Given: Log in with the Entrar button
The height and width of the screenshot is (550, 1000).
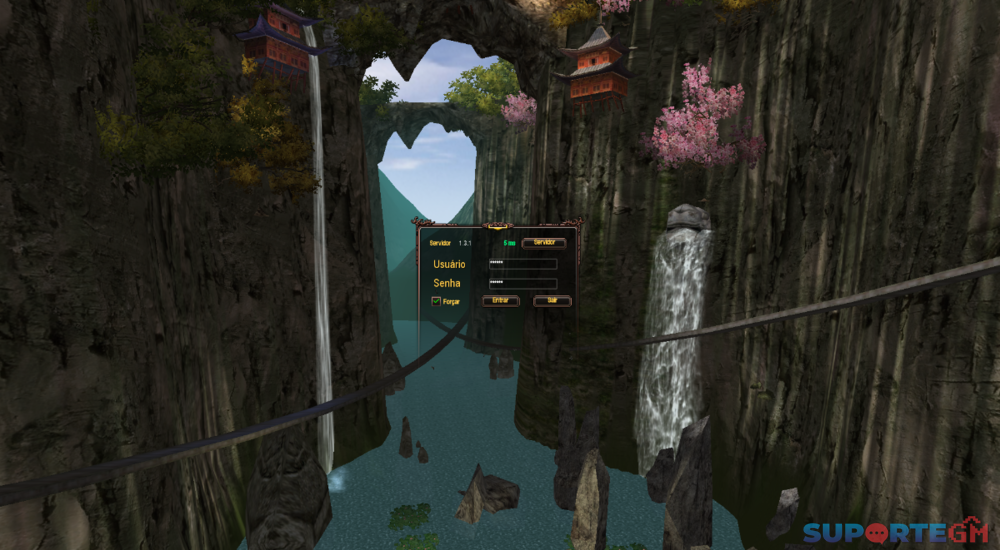Looking at the screenshot, I should (x=501, y=301).
